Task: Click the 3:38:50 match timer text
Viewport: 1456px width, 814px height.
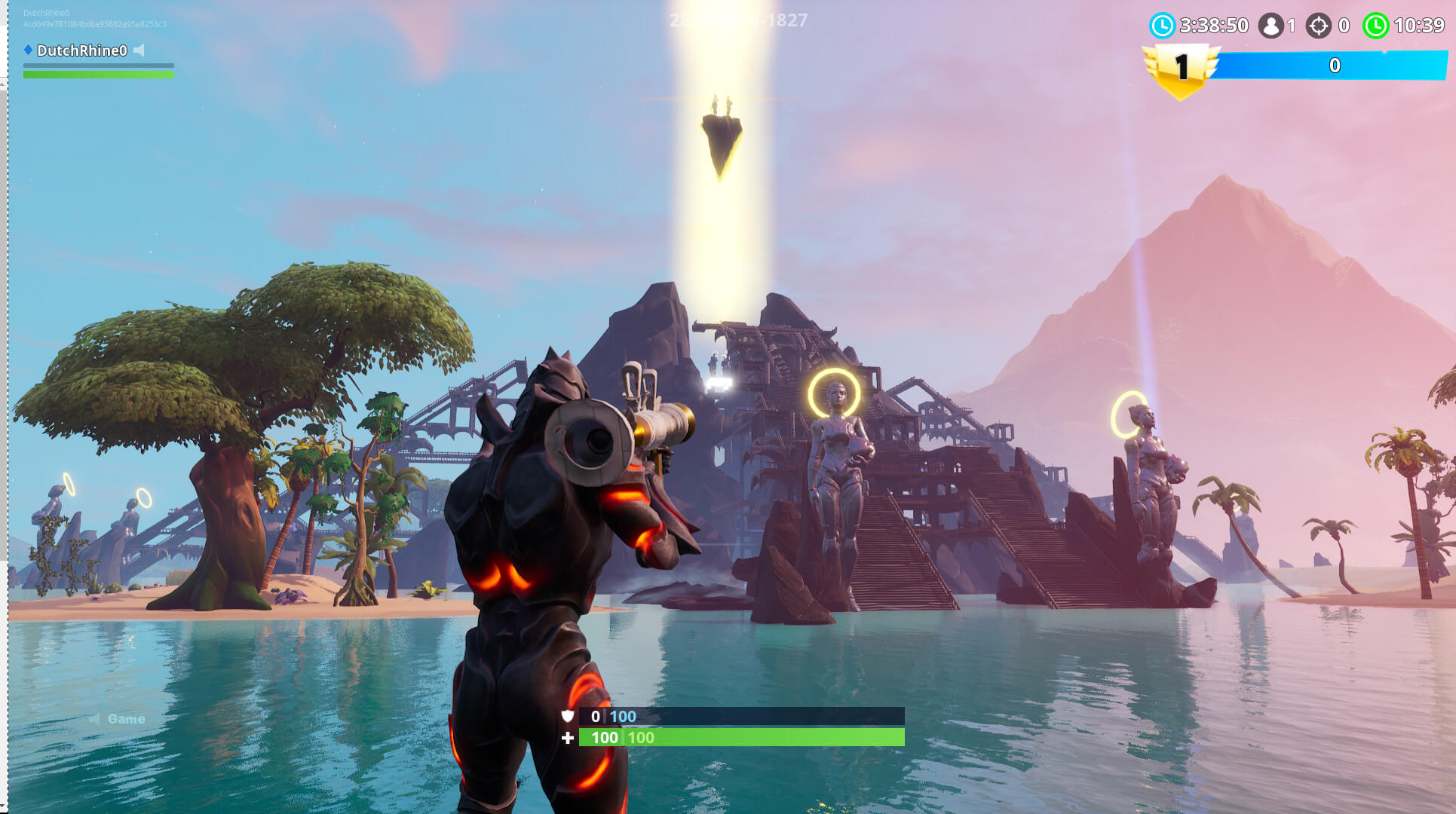Action: pyautogui.click(x=1214, y=25)
